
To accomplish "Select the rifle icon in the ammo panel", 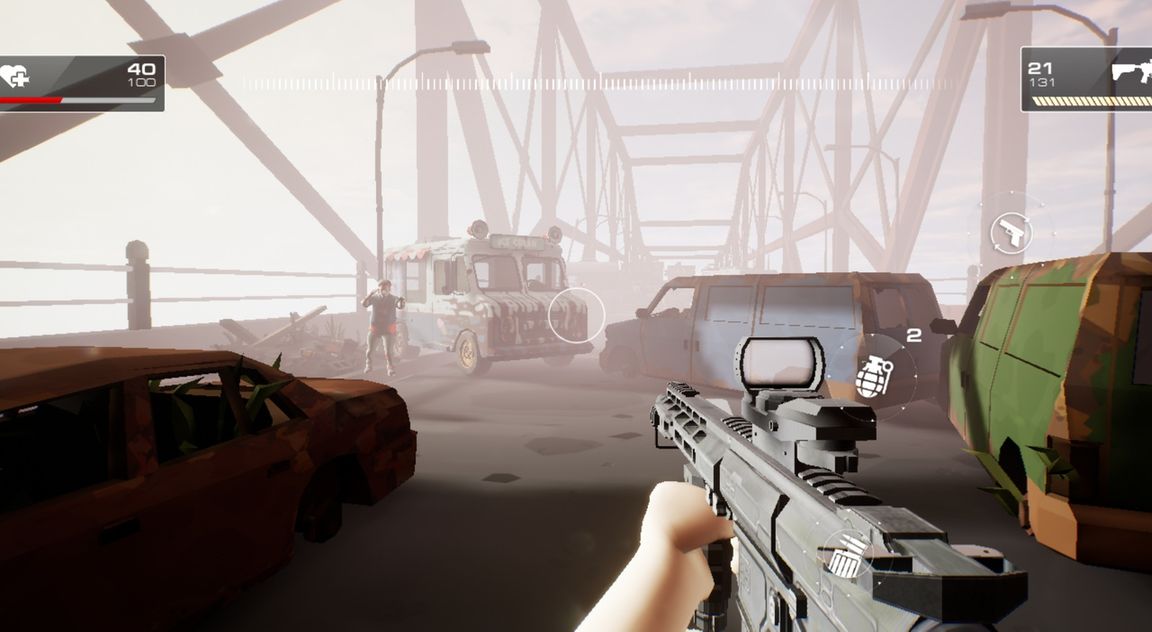I will 1131,72.
